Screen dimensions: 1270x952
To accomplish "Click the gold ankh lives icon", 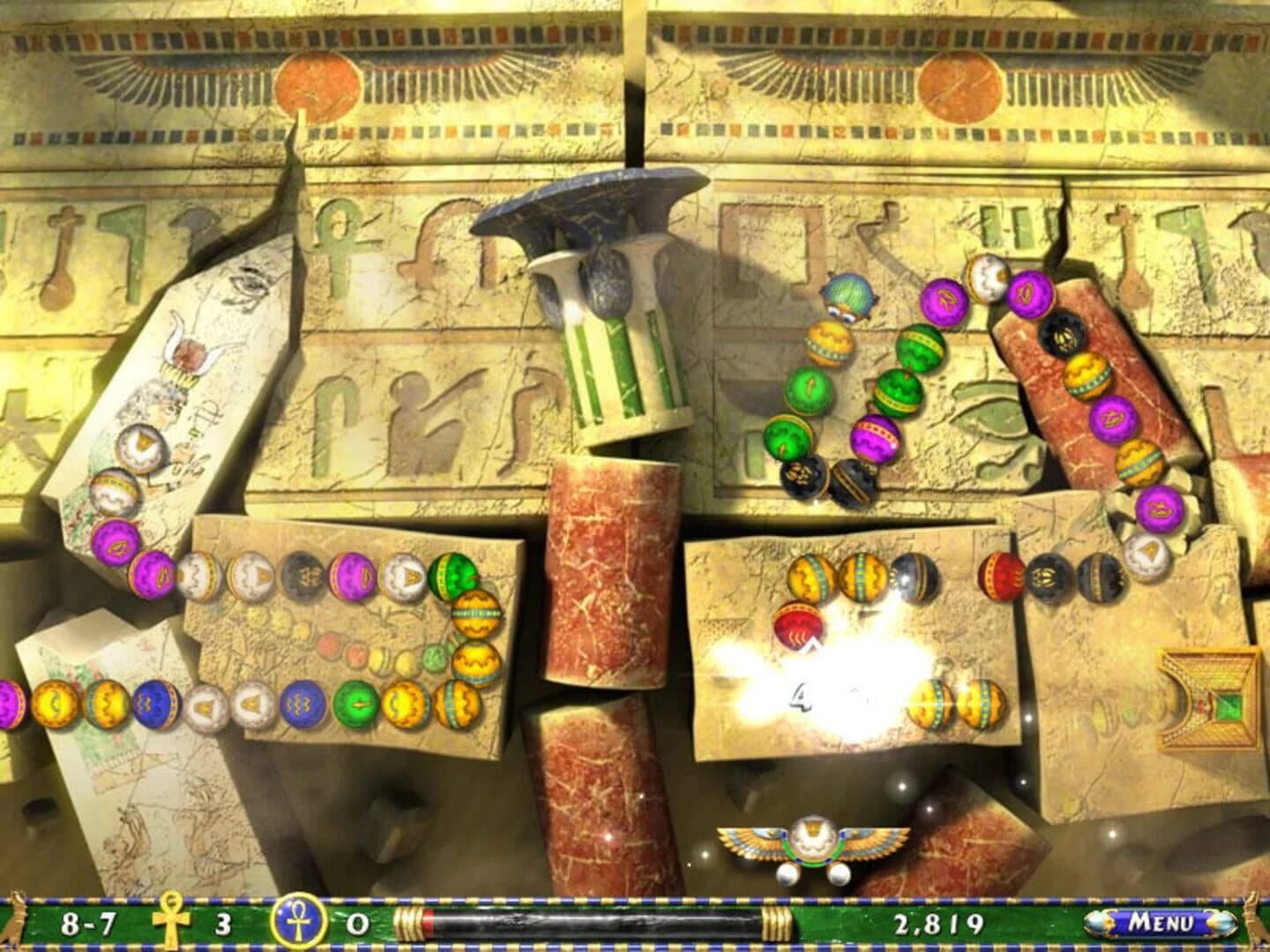I will tap(171, 925).
